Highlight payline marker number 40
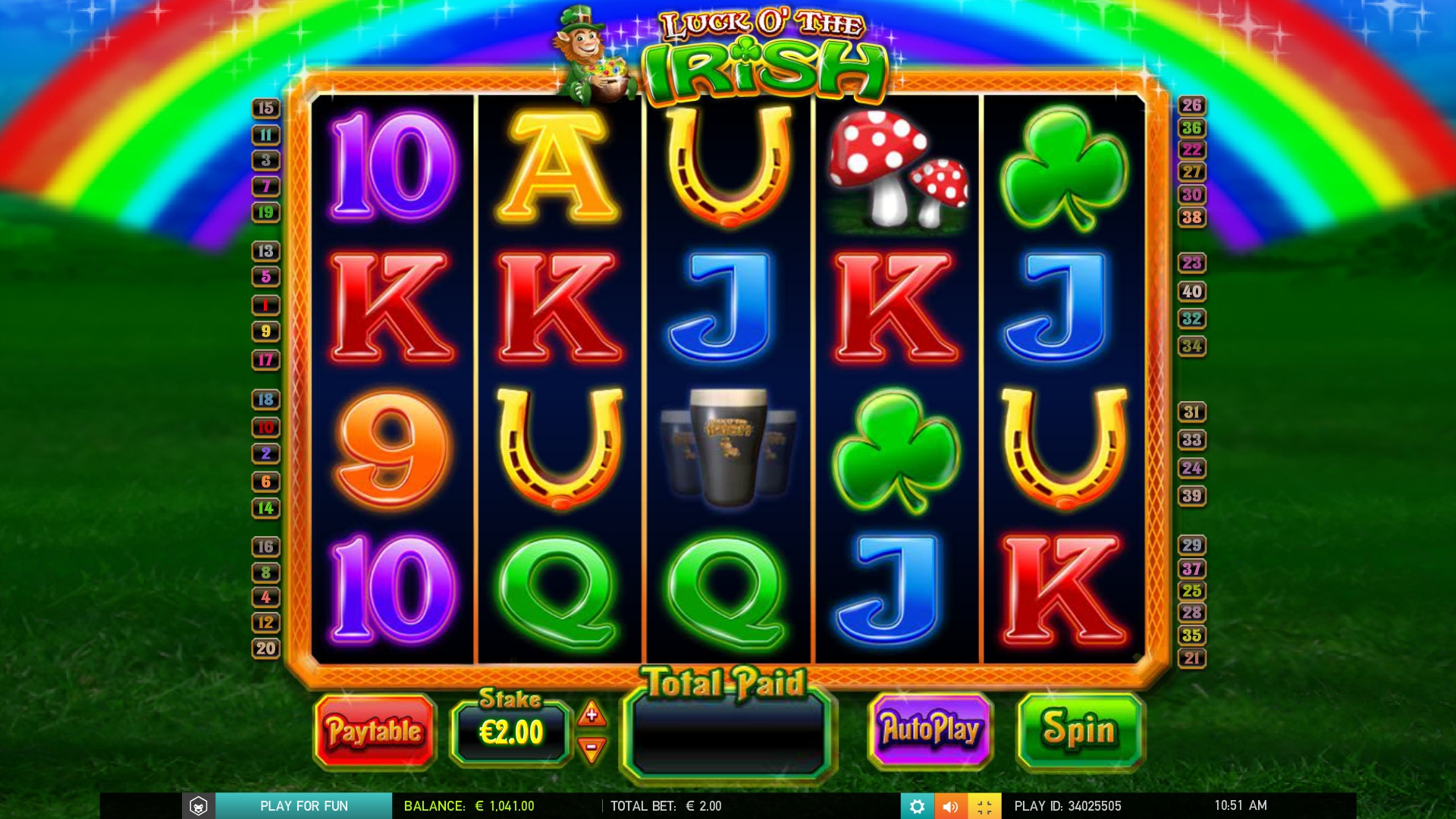The image size is (1456, 819). click(1191, 291)
